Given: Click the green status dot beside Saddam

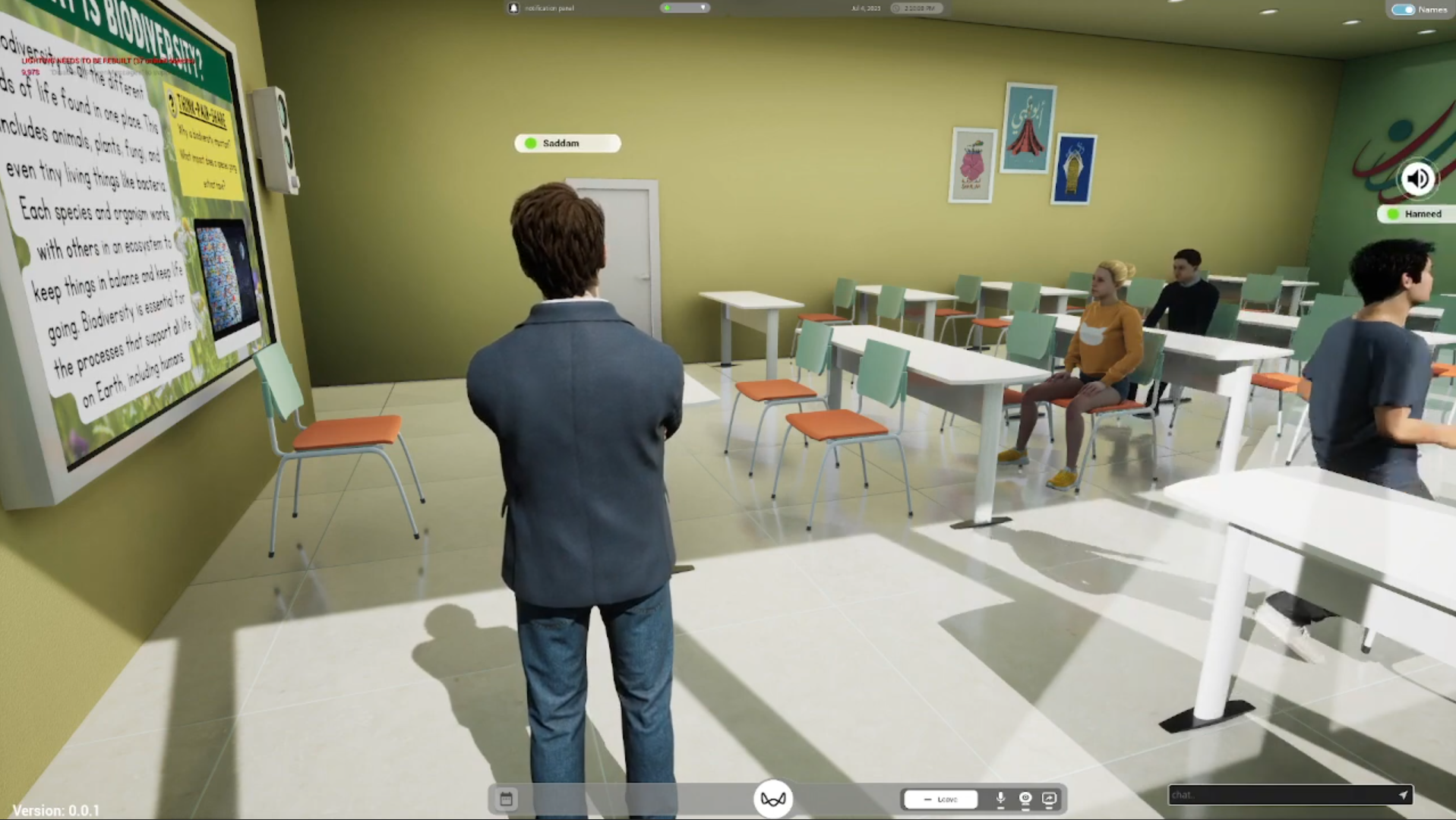Looking at the screenshot, I should coord(530,143).
